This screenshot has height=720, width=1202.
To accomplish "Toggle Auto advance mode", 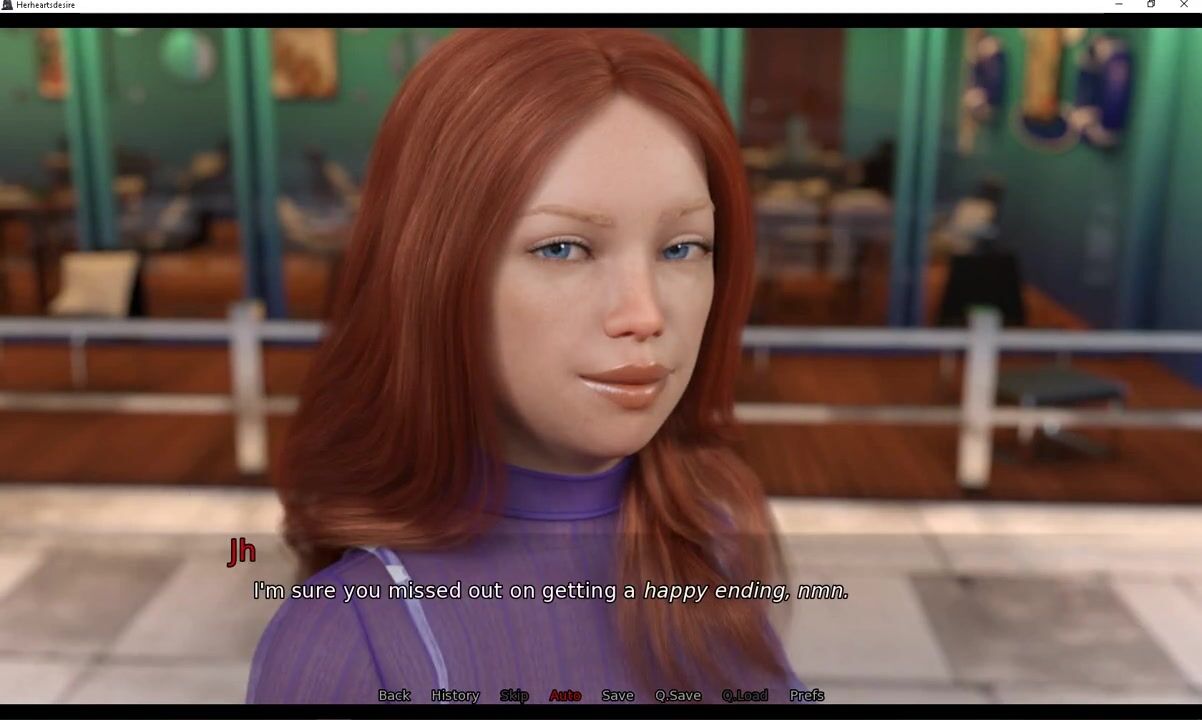I will click(x=565, y=695).
